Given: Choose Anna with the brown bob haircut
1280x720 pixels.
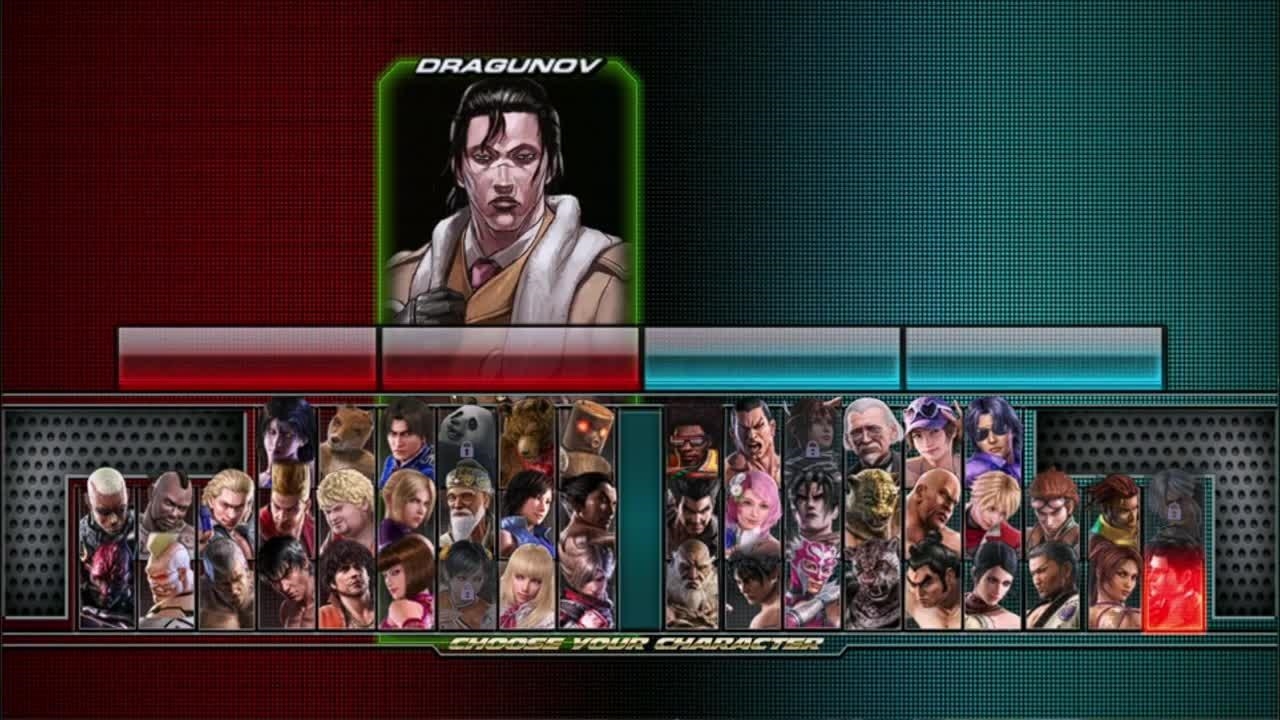Looking at the screenshot, I should [407, 580].
